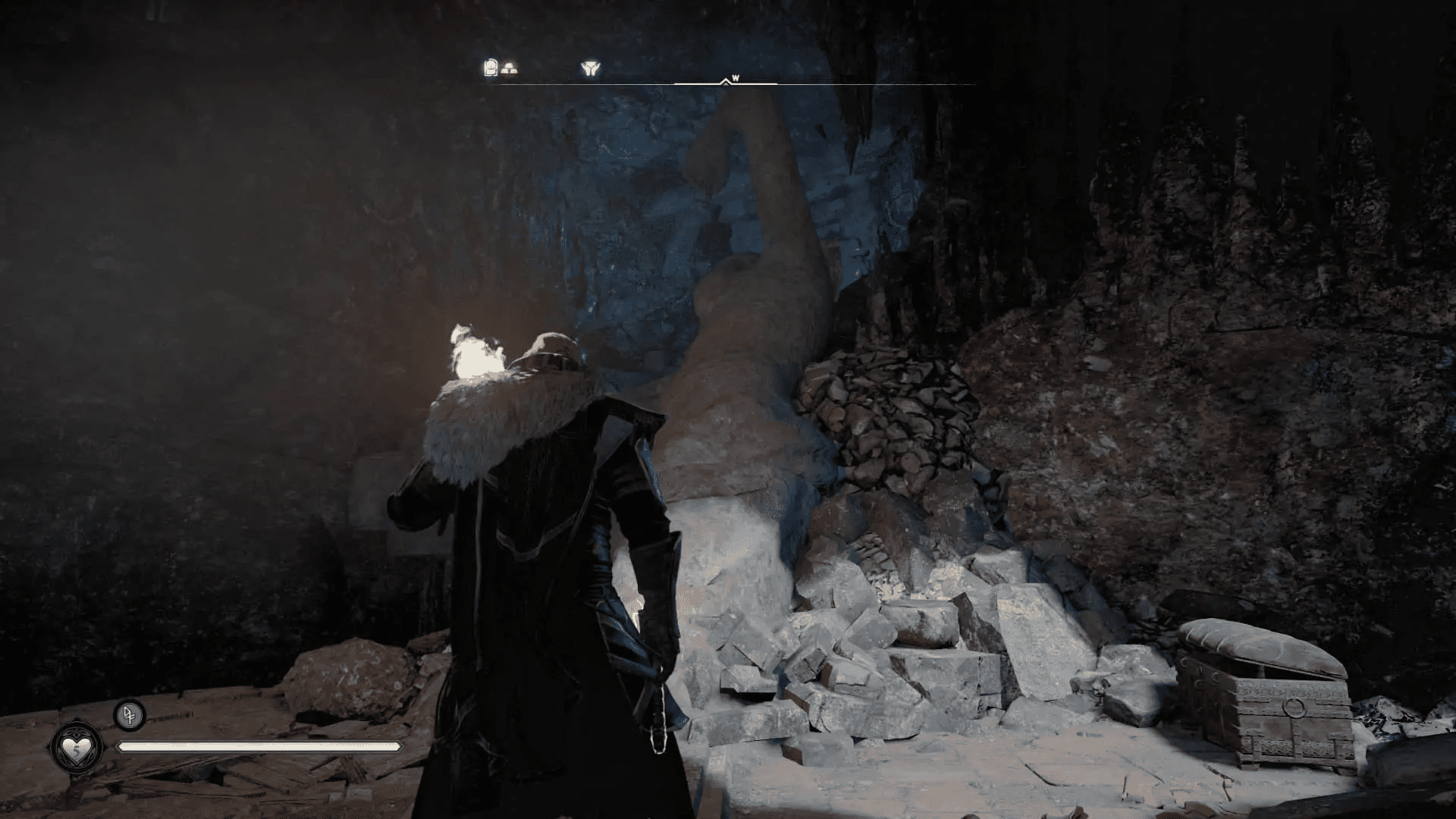The image size is (1456, 819).
Task: Click the ingots wealth icon on the HUD
Action: point(510,68)
